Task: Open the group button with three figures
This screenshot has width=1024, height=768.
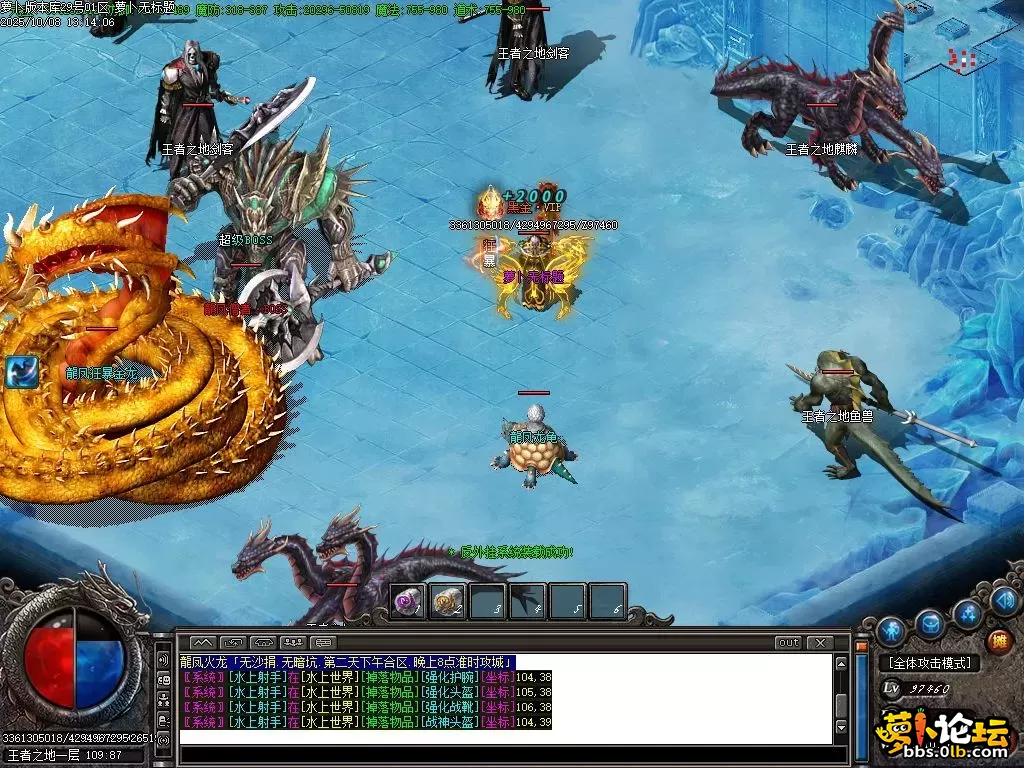Action: point(294,642)
